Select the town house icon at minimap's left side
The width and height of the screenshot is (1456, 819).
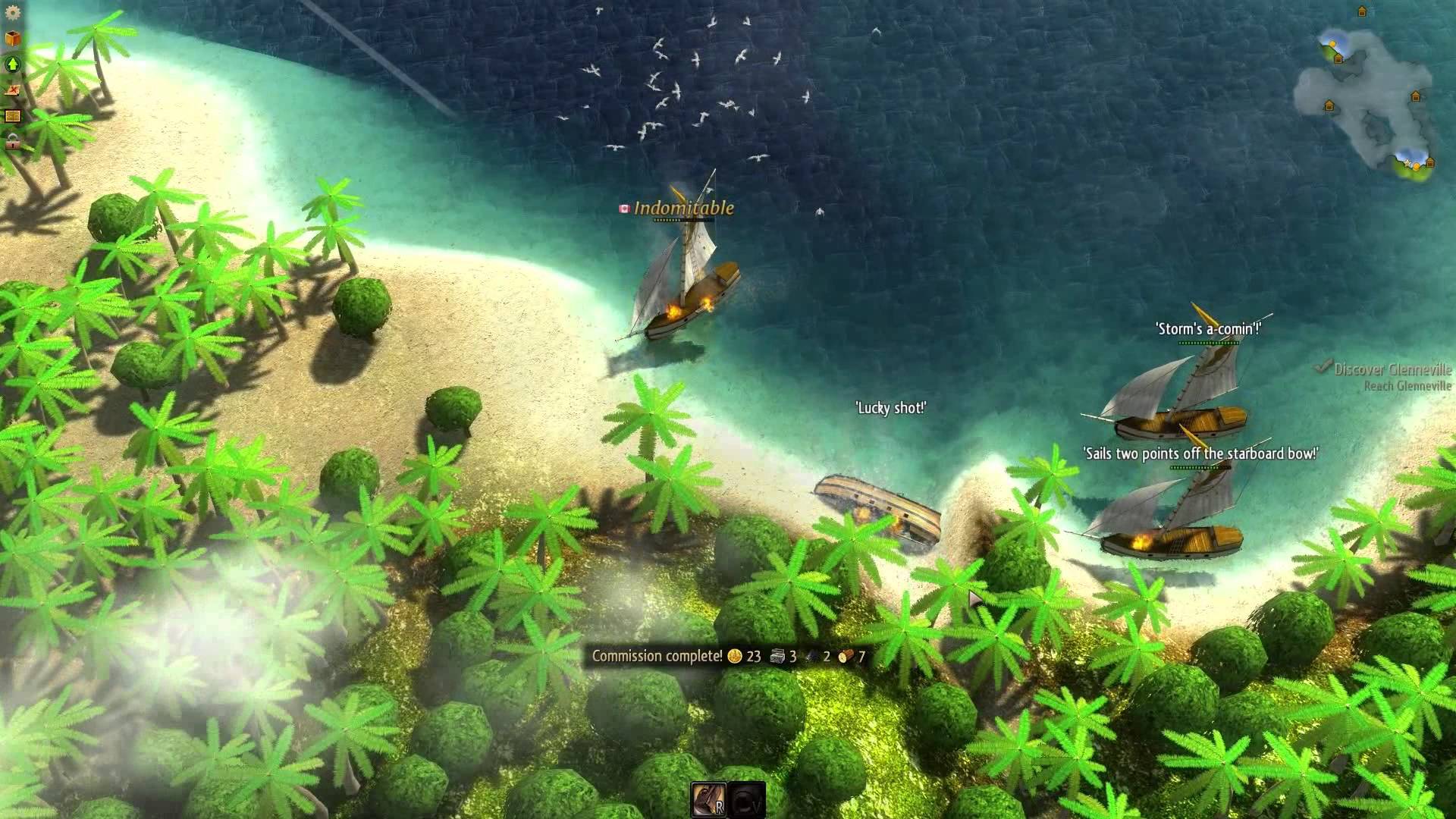[x=1329, y=105]
